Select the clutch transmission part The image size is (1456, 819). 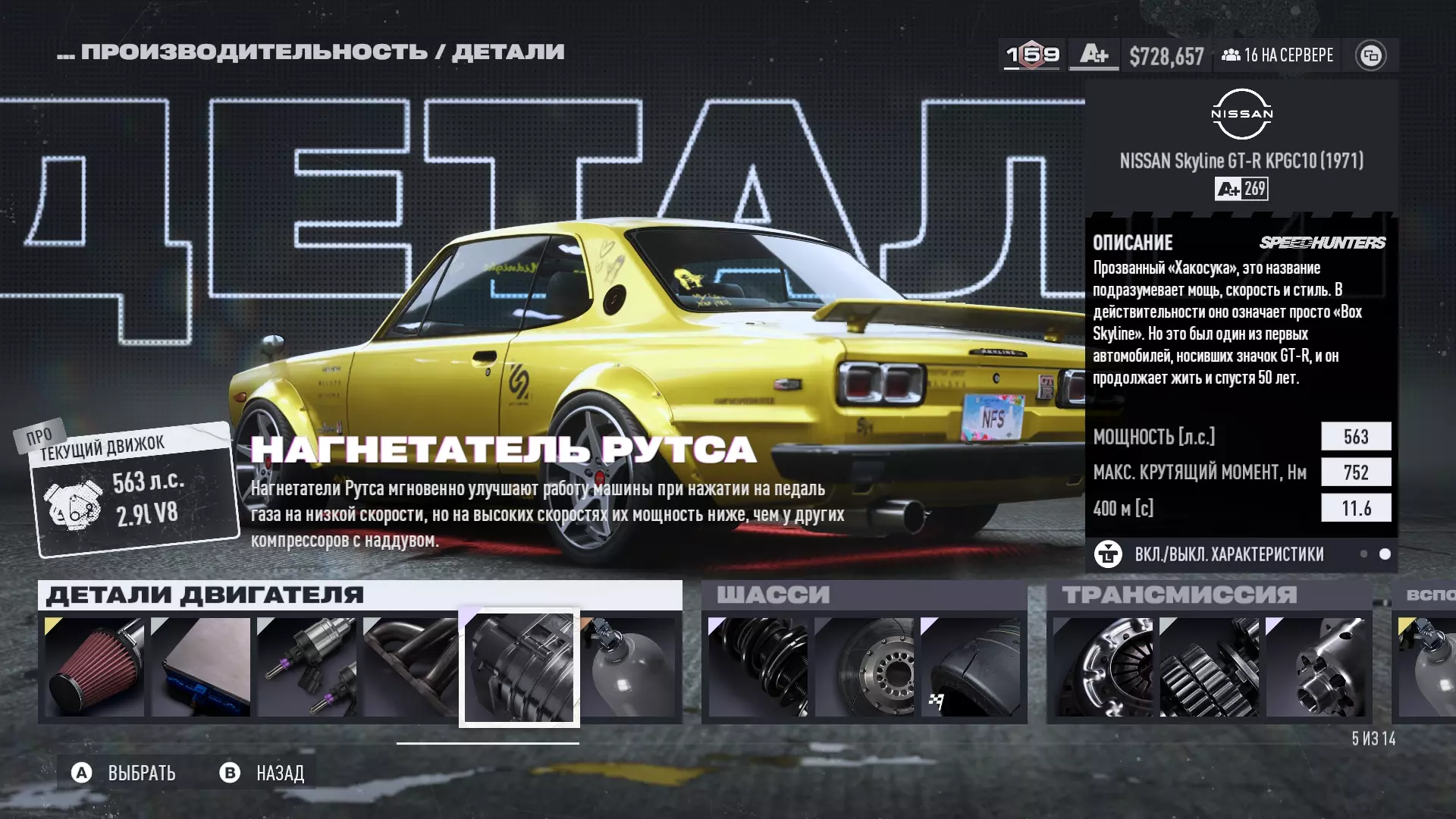pyautogui.click(x=1103, y=667)
